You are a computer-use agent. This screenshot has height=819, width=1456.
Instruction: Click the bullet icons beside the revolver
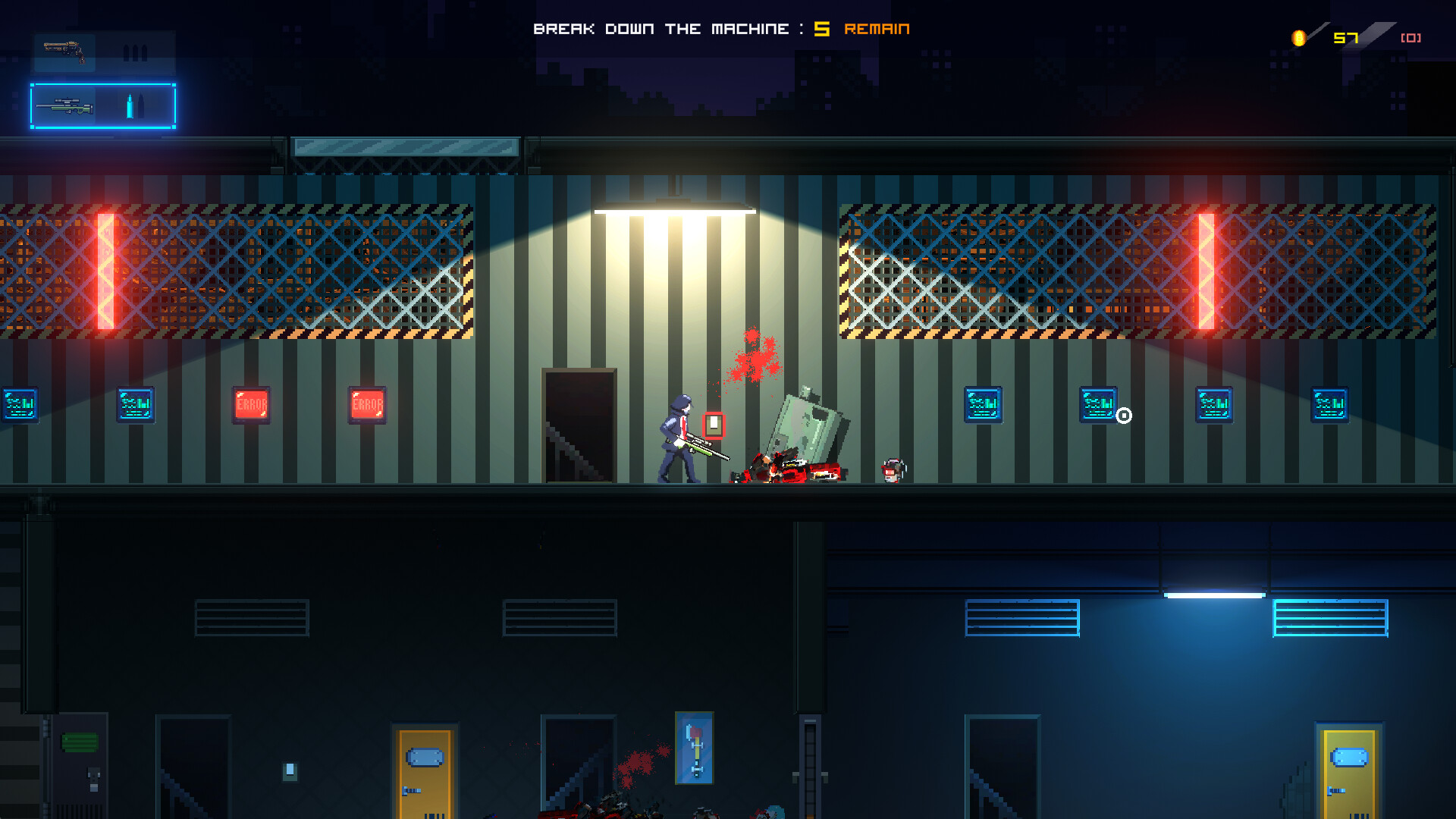[133, 53]
